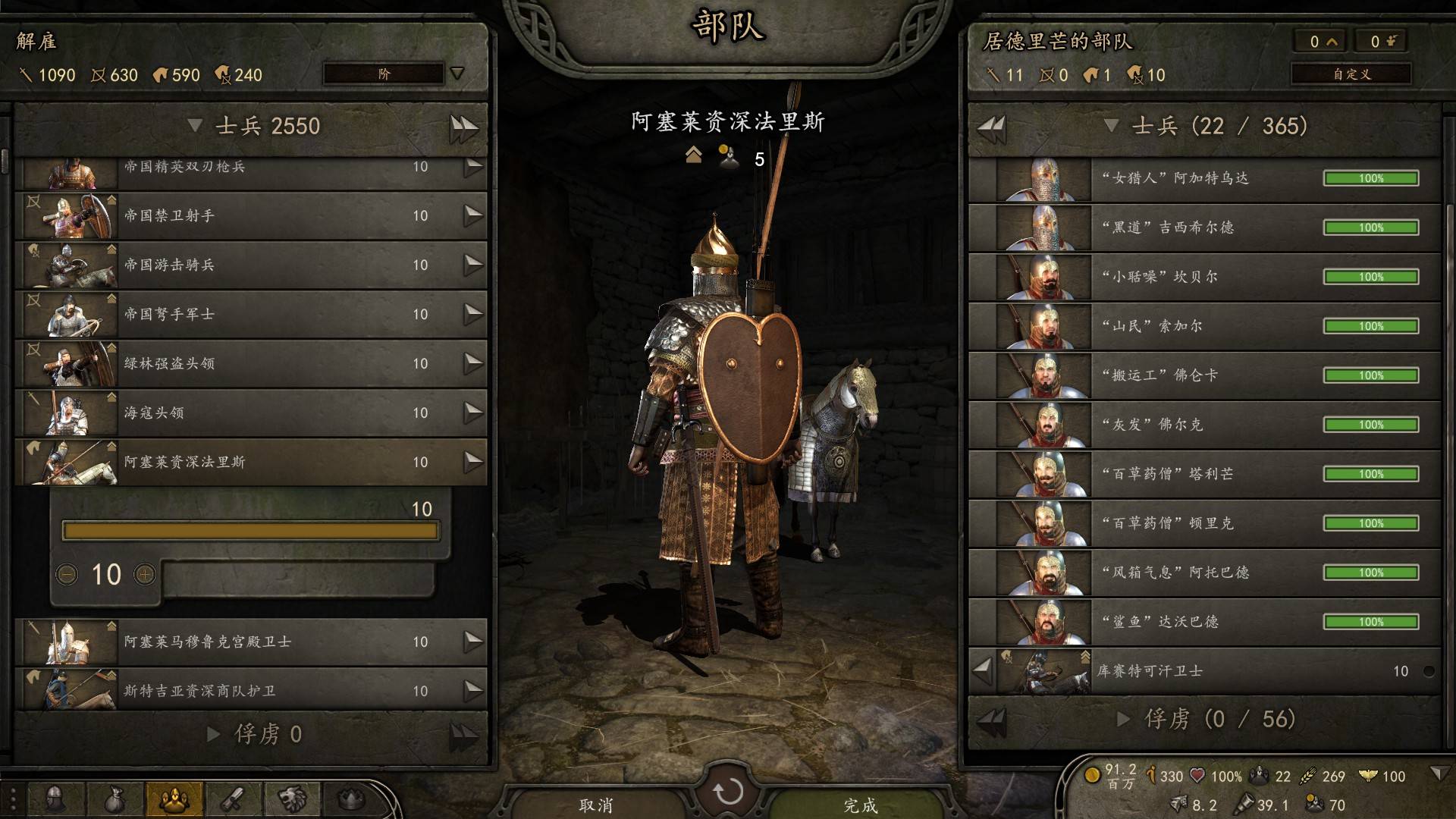
Task: Select the 自定义 sort option
Action: click(1351, 74)
